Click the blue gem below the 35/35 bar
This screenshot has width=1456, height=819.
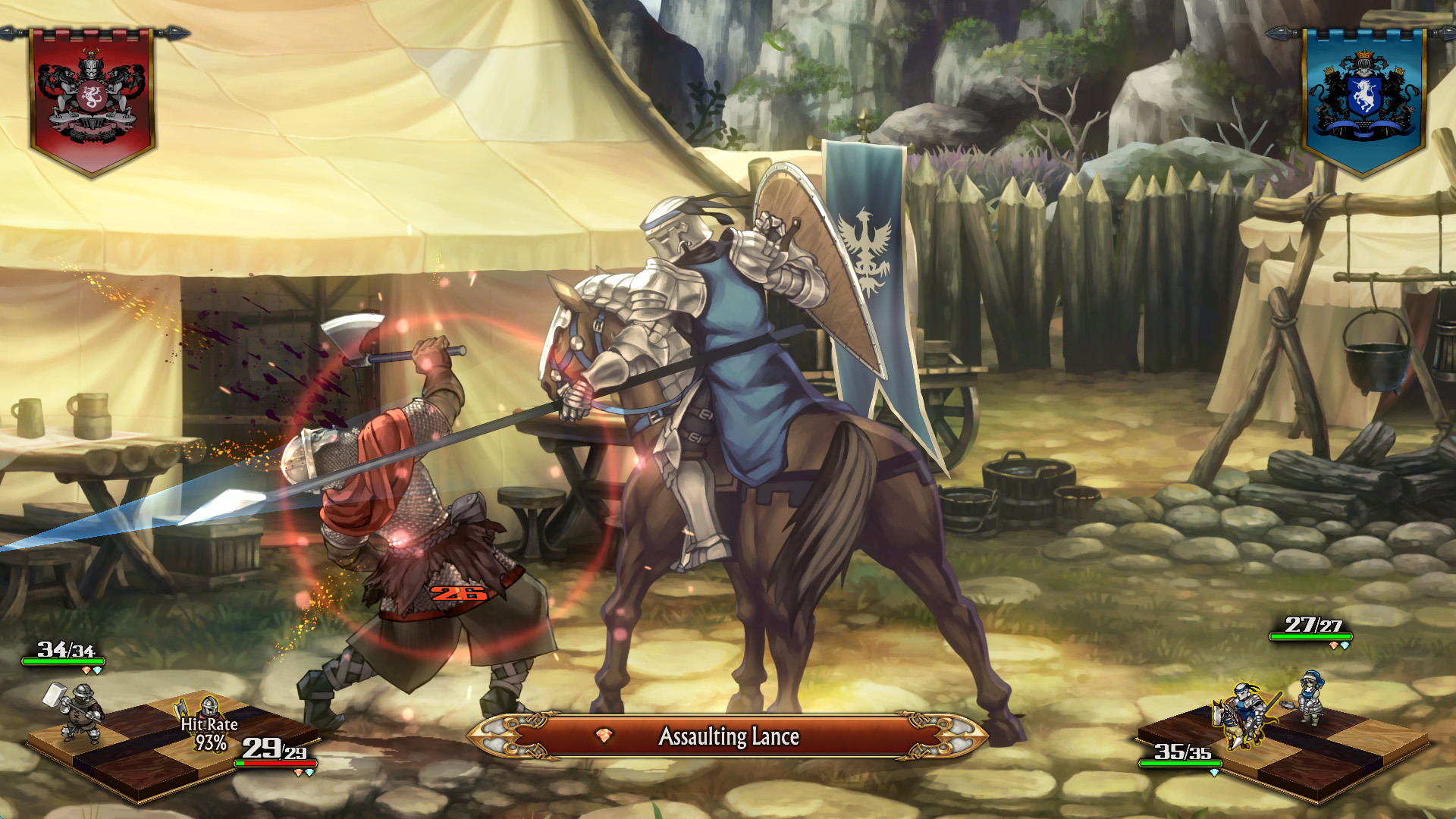1214,774
